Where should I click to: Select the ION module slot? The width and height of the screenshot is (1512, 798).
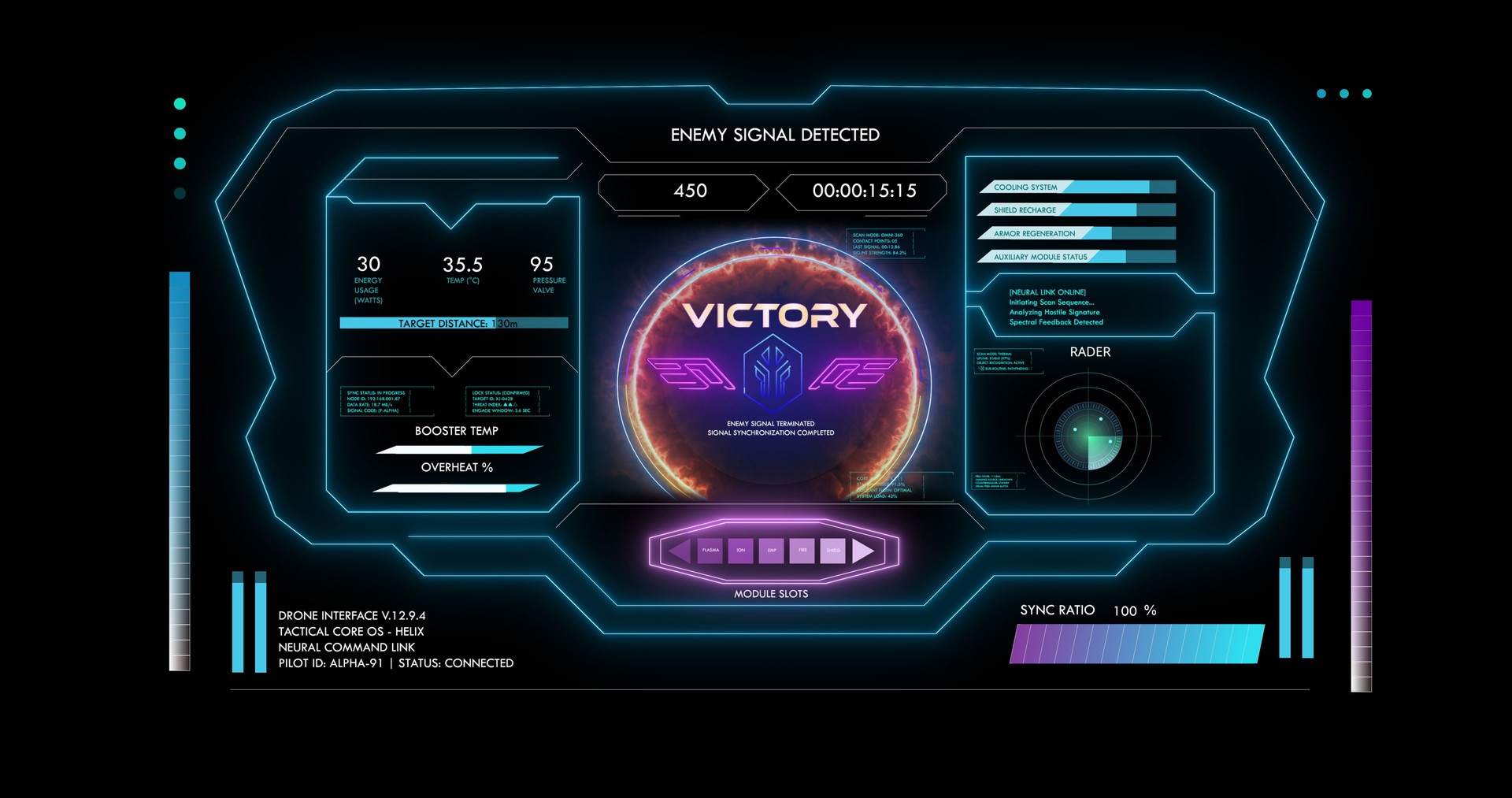(x=741, y=551)
